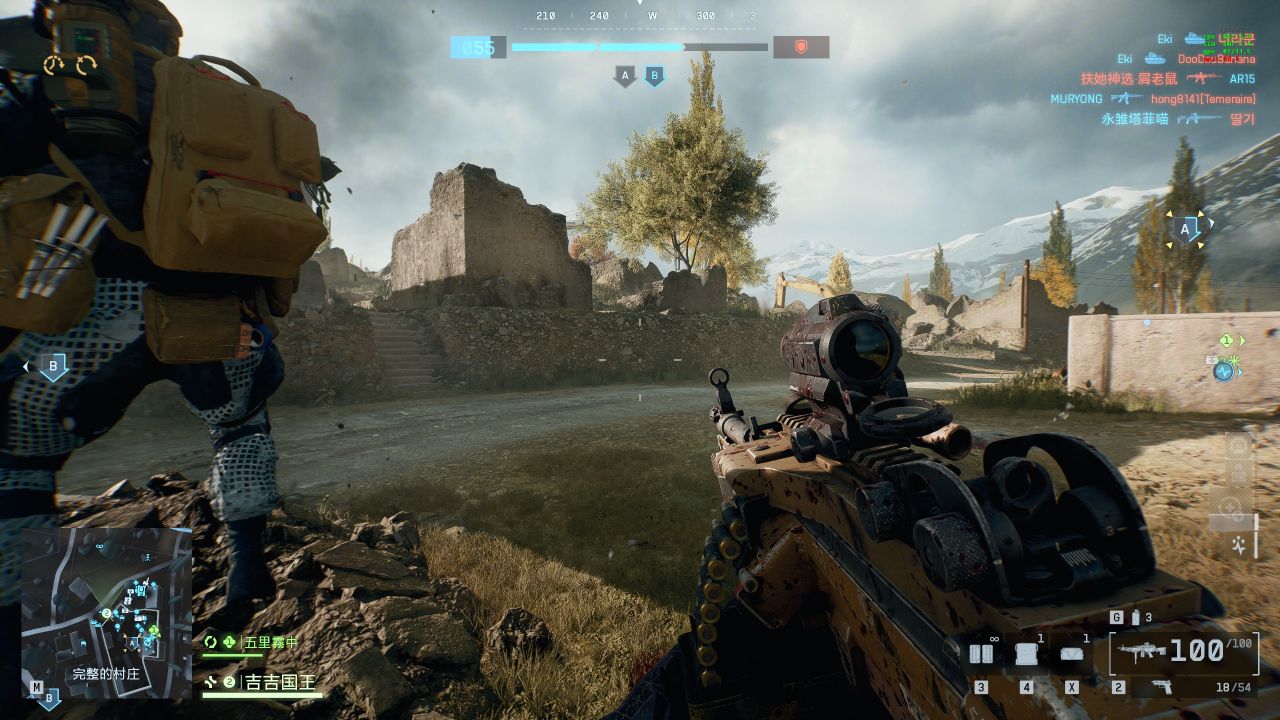Click the objective A world marker
The height and width of the screenshot is (720, 1280).
(x=1187, y=229)
